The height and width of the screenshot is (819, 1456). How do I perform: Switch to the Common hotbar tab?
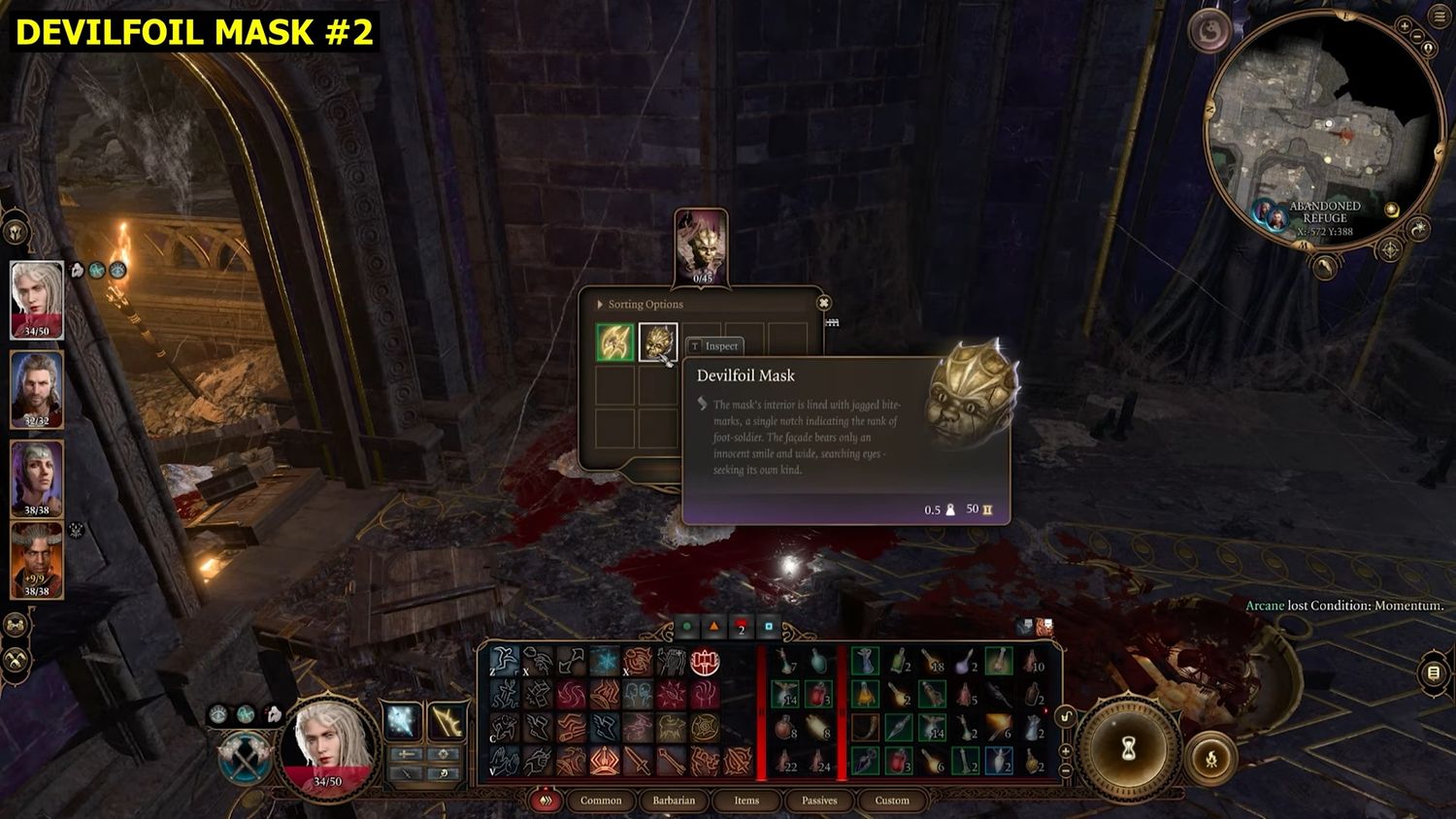[601, 801]
